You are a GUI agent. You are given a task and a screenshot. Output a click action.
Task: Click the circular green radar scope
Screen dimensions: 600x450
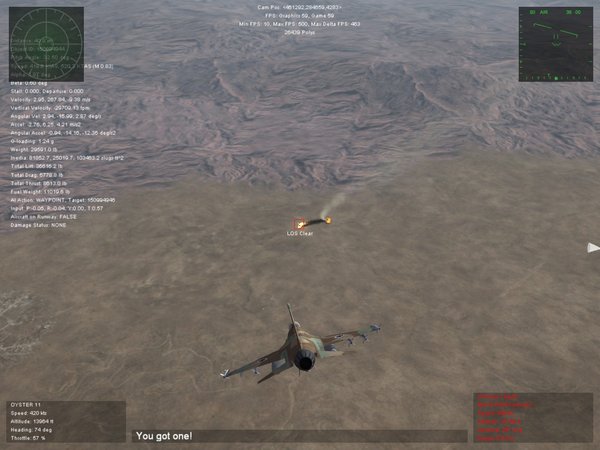[40, 36]
